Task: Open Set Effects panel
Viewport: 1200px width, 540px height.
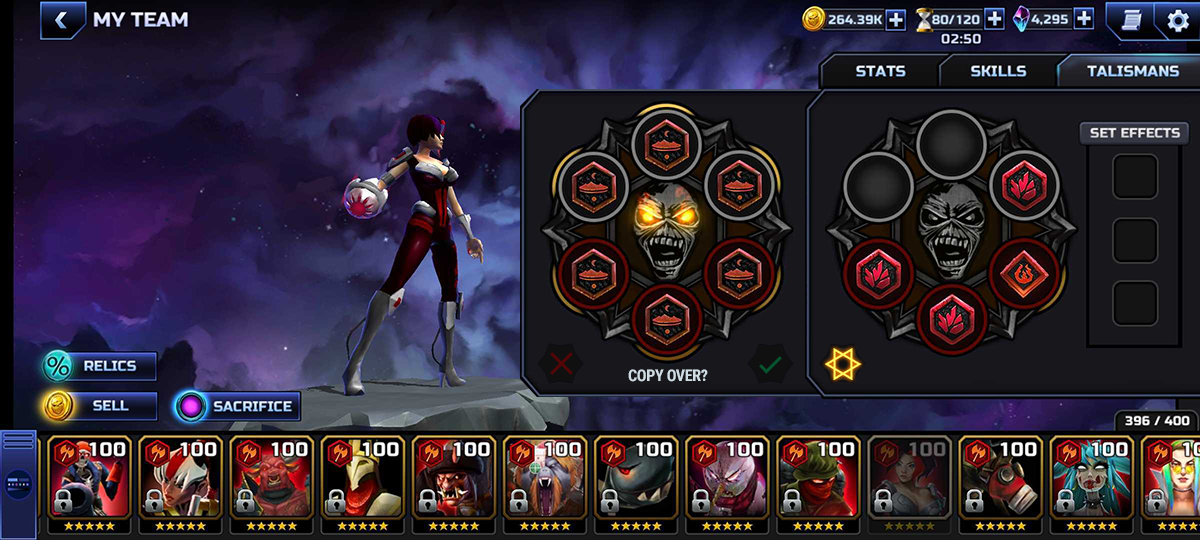Action: click(1134, 133)
